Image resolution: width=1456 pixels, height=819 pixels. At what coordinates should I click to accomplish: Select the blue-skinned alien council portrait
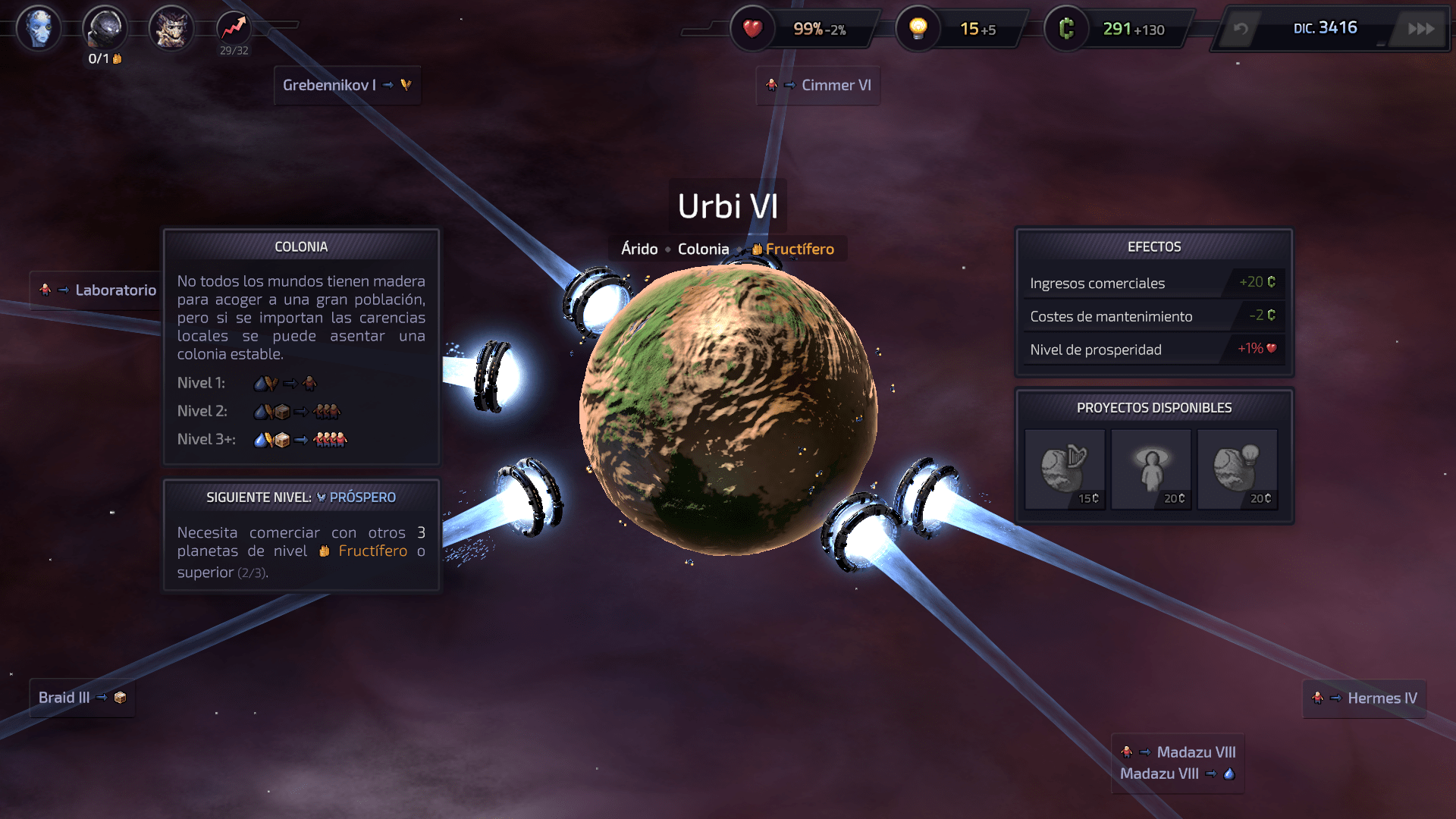[x=39, y=28]
